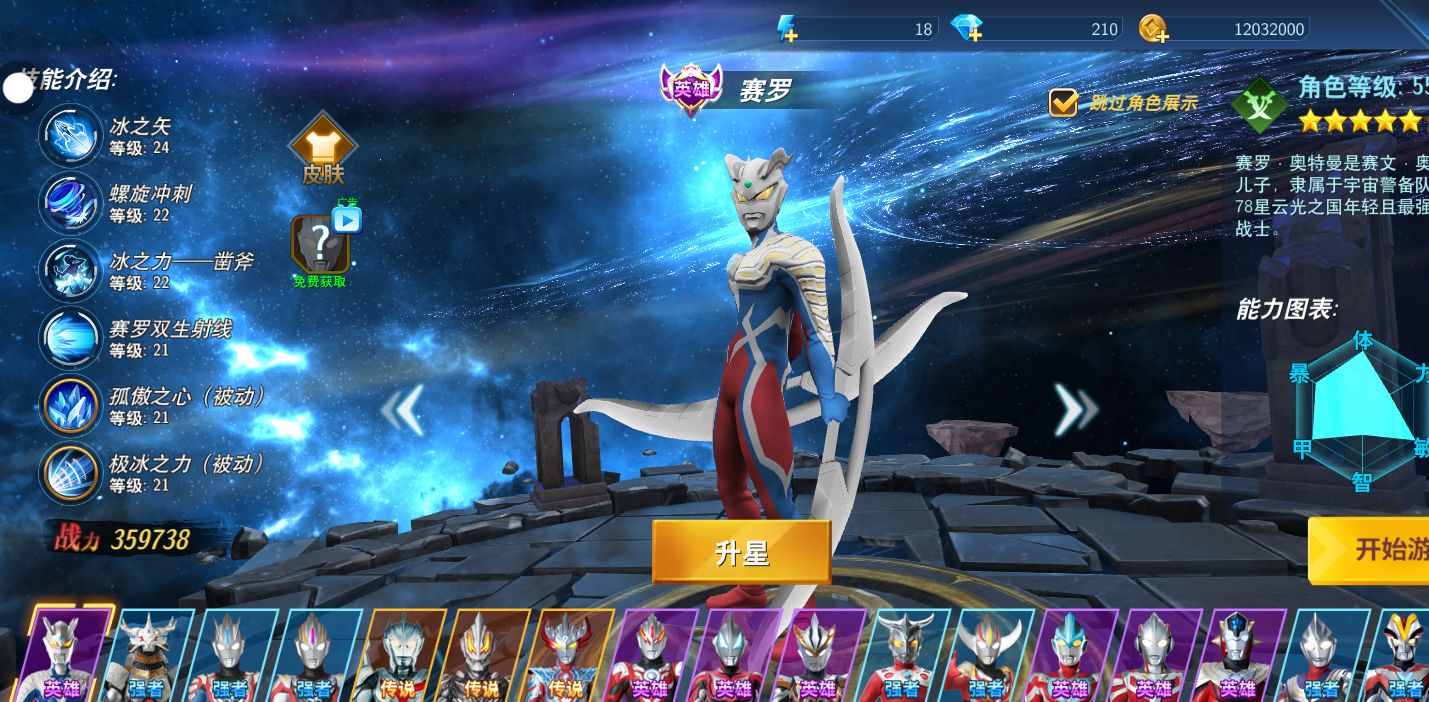View the 螺旋冲刺 skill details
Viewport: 1429px width, 702px height.
tap(70, 203)
